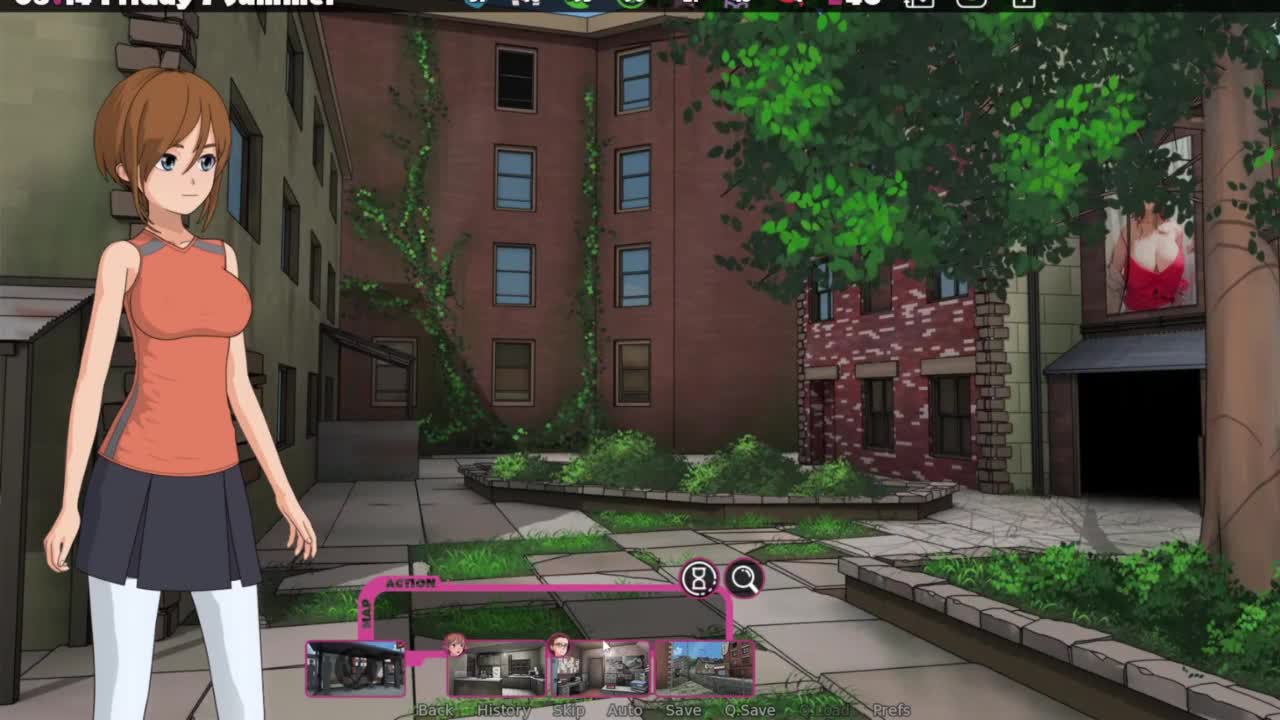Activate the magnifying glass search icon

[744, 578]
